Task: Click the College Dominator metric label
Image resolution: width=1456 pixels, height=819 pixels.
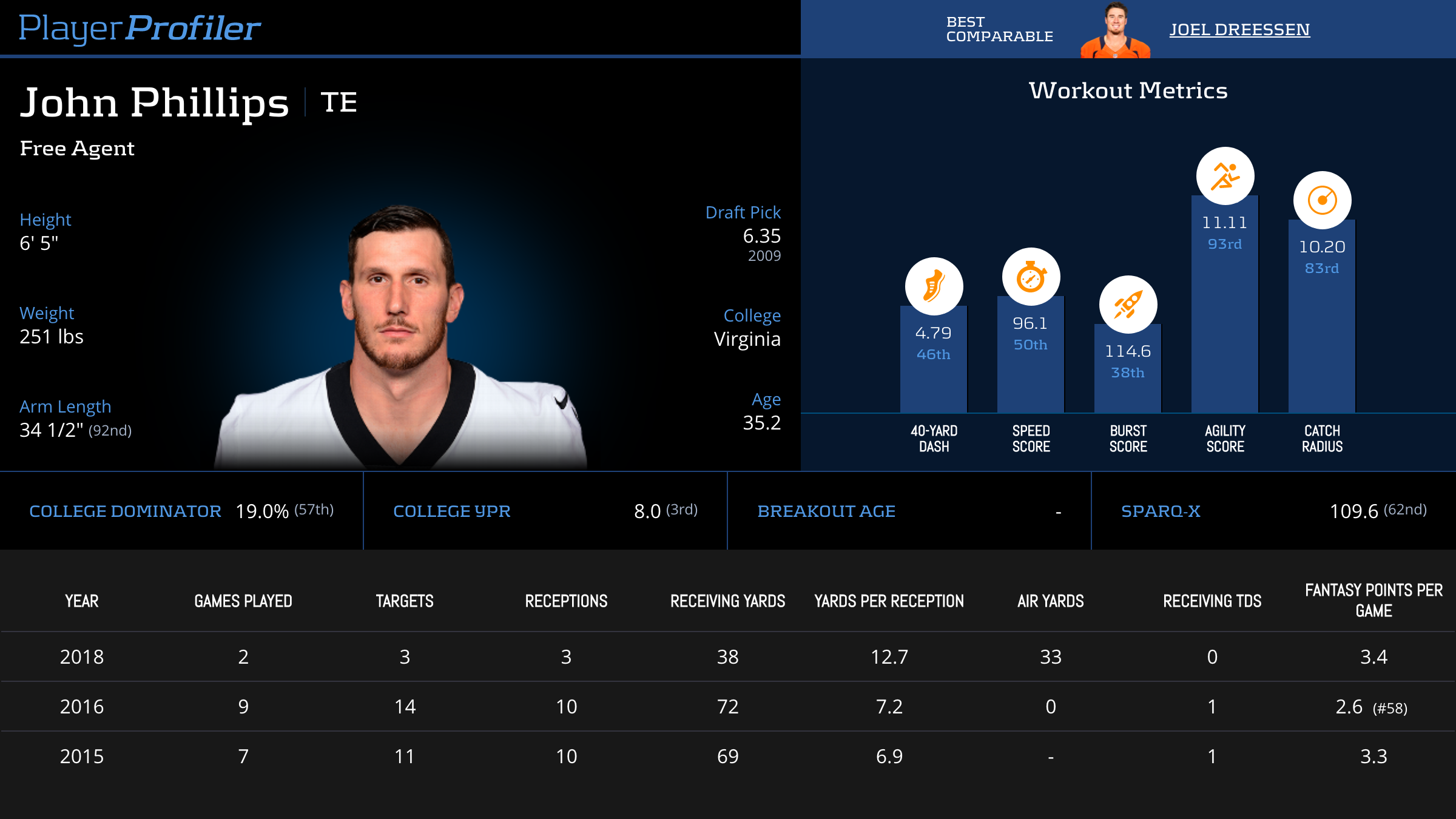Action: (x=125, y=511)
